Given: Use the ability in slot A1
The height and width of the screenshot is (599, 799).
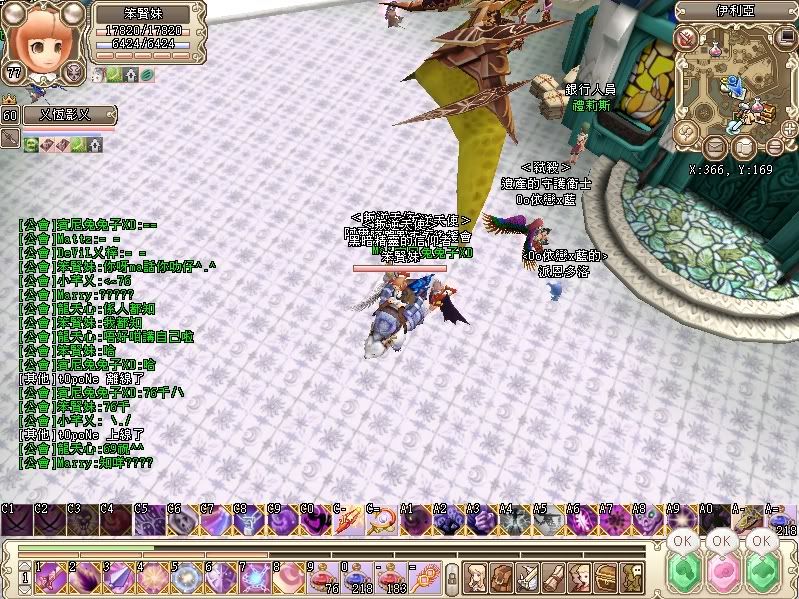Looking at the screenshot, I should coord(414,521).
